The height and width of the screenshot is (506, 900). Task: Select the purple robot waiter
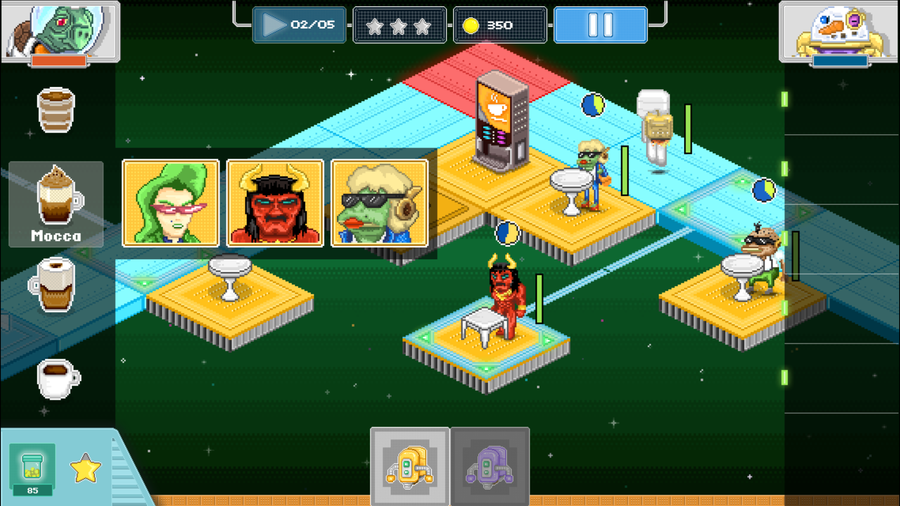pyautogui.click(x=489, y=465)
